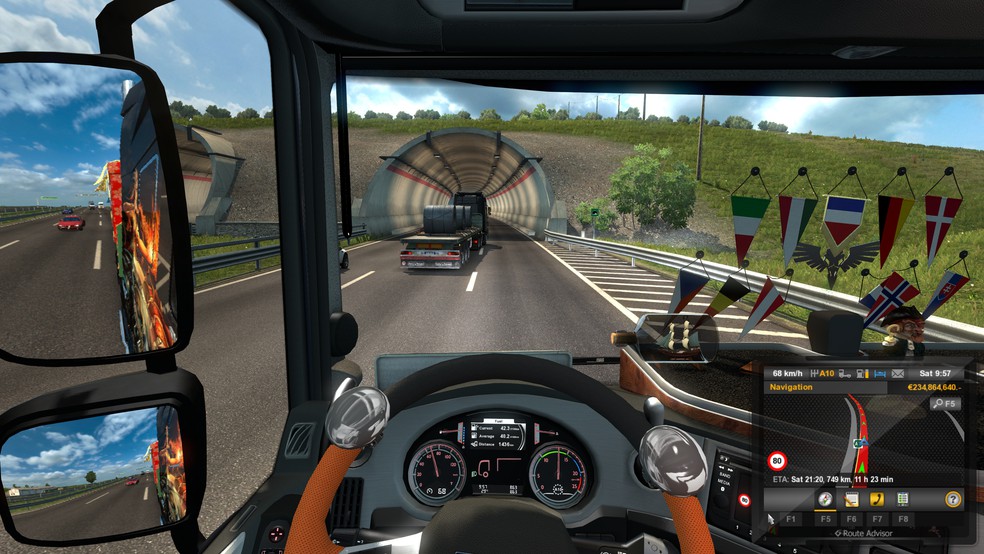Open the Navigation compass tab
This screenshot has width=984, height=554.
coord(825,498)
